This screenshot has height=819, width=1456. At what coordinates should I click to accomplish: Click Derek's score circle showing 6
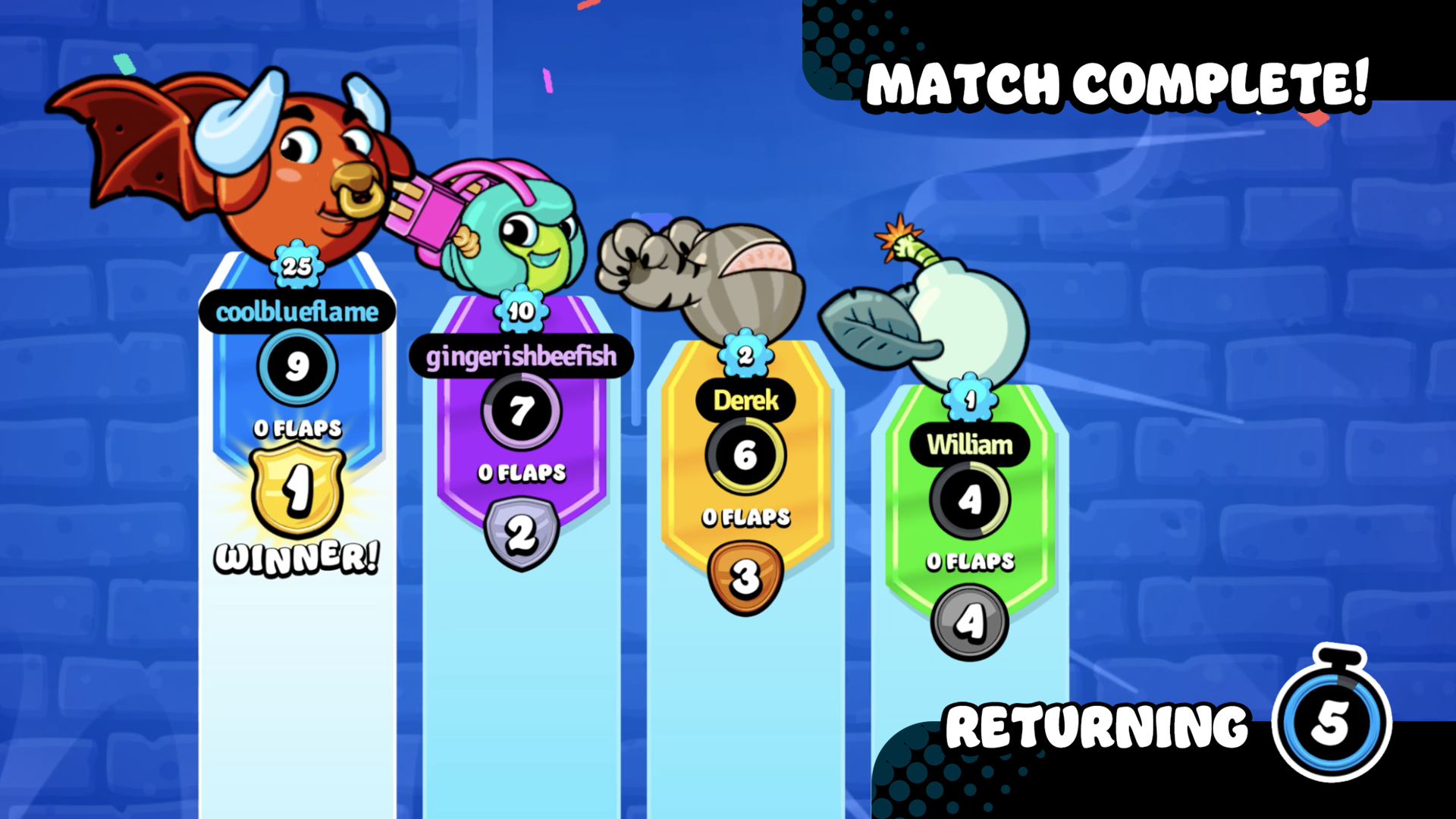(745, 456)
